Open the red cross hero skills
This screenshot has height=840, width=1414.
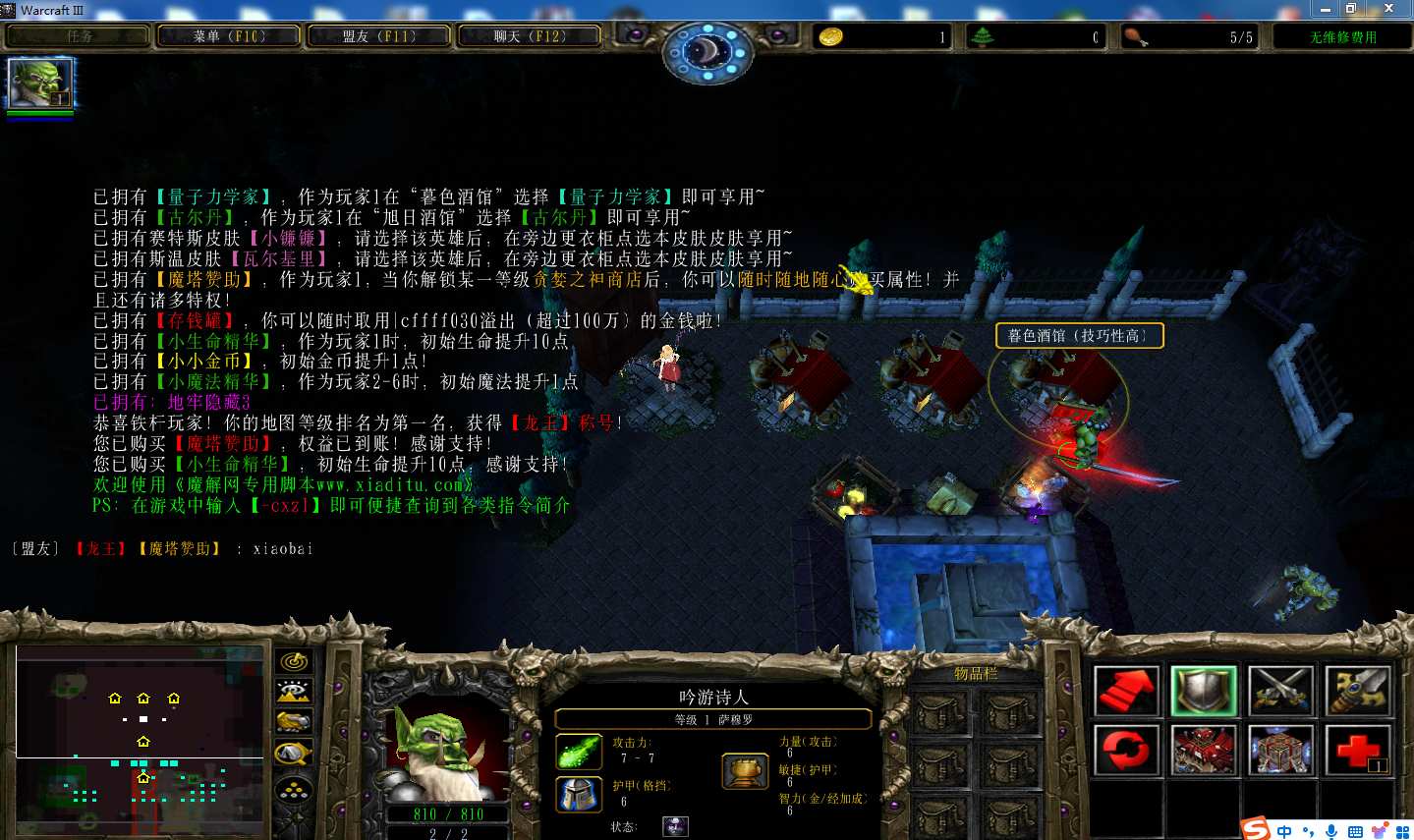coord(1357,751)
